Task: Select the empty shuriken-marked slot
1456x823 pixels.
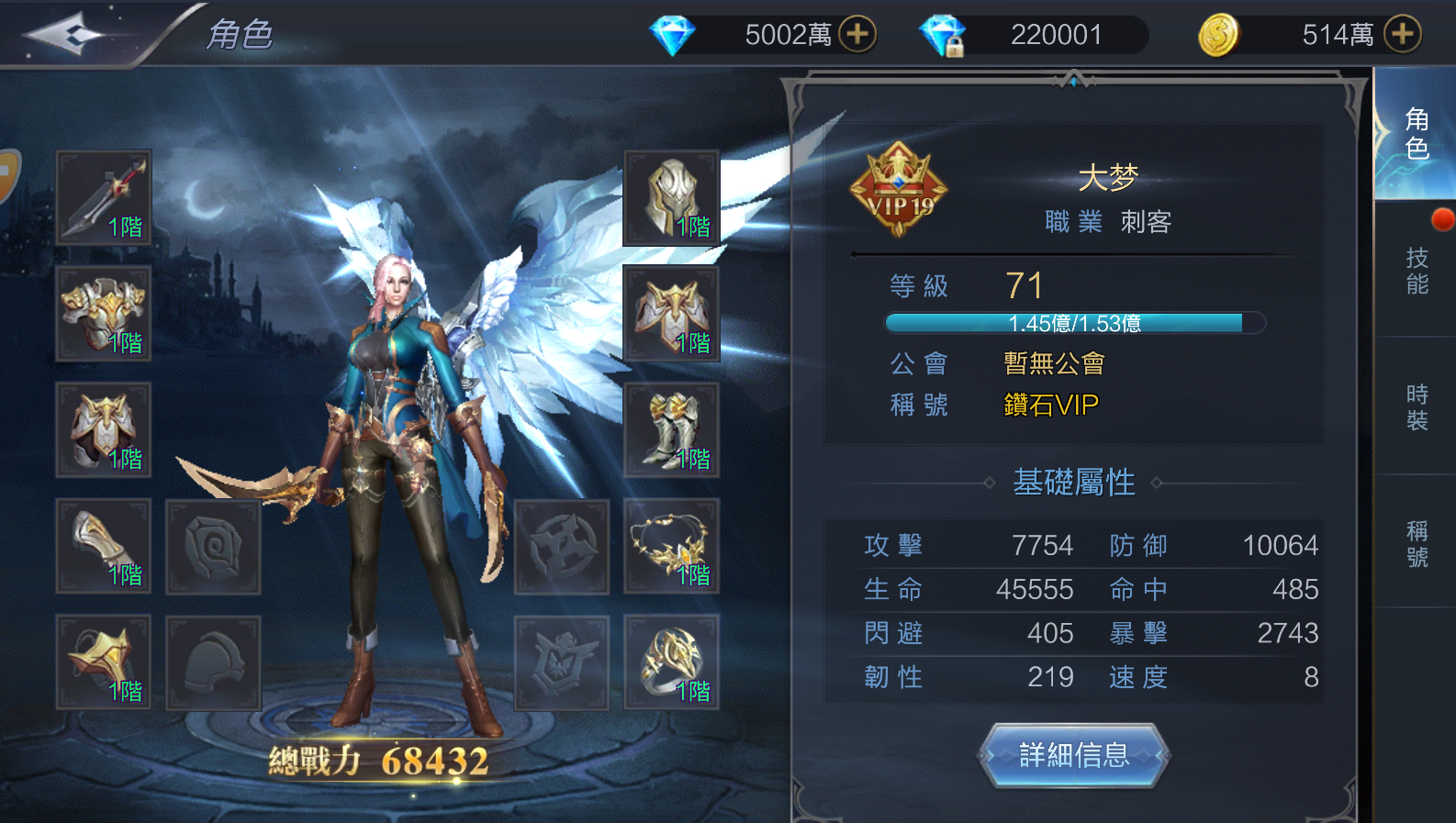Action: 561,547
